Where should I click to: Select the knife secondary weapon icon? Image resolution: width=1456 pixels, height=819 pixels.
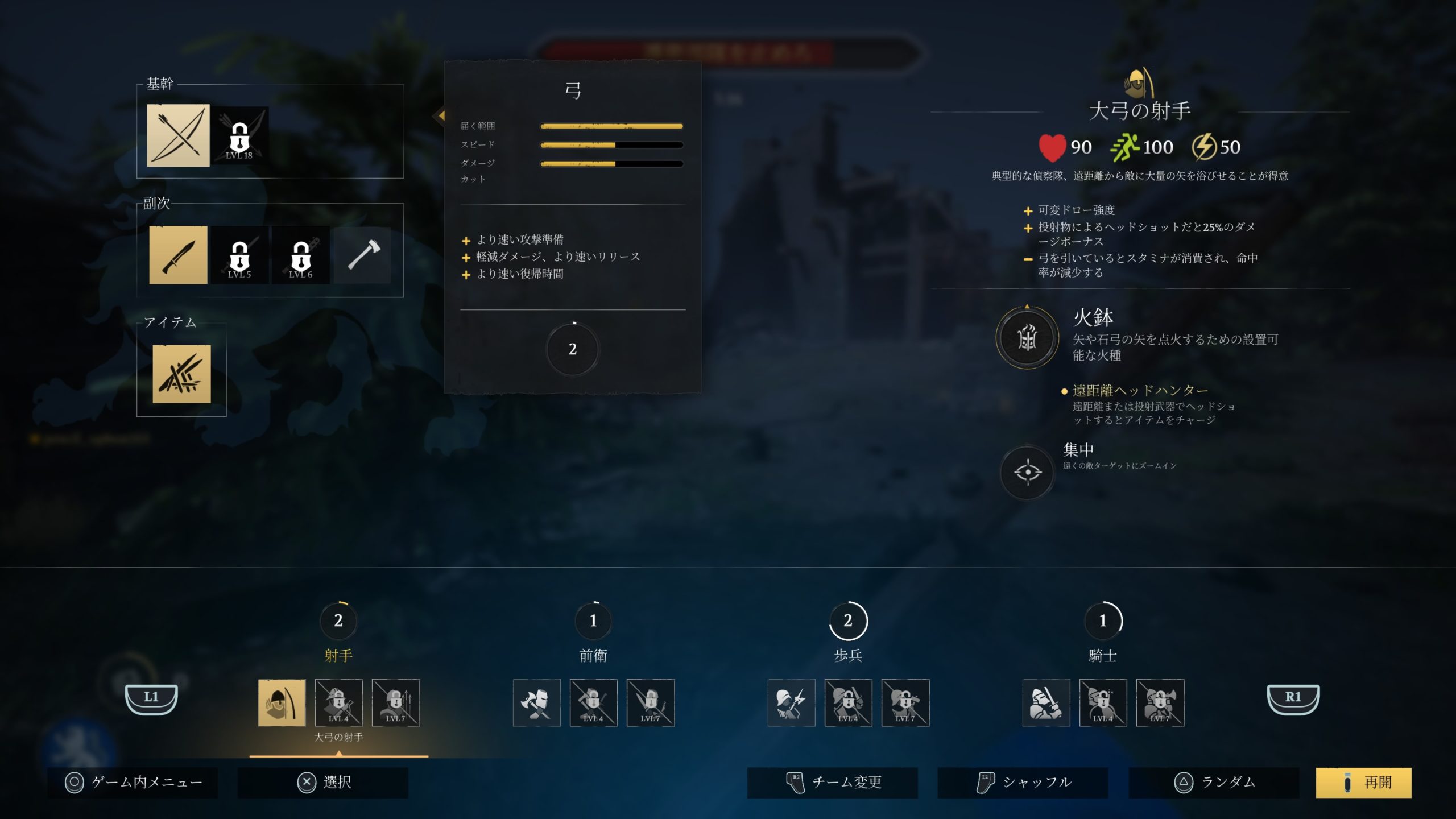click(x=178, y=255)
